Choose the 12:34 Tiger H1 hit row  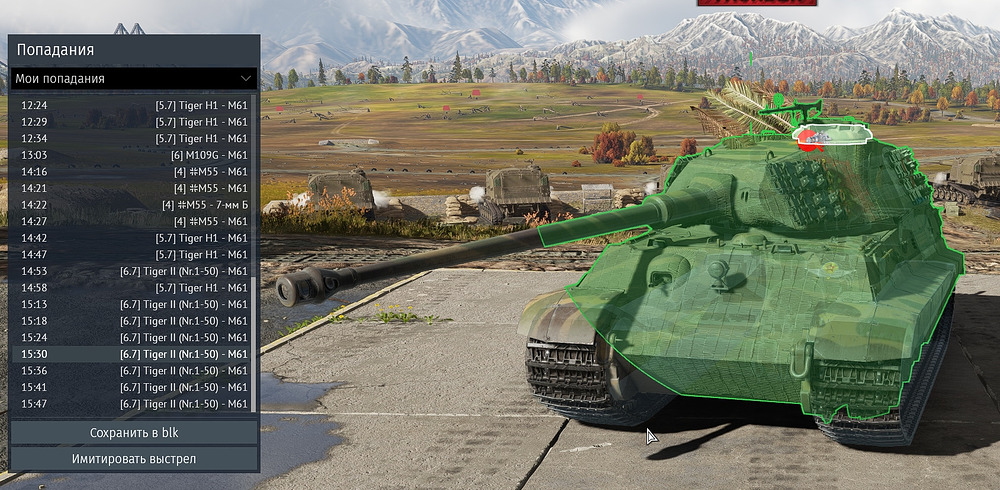click(x=134, y=138)
